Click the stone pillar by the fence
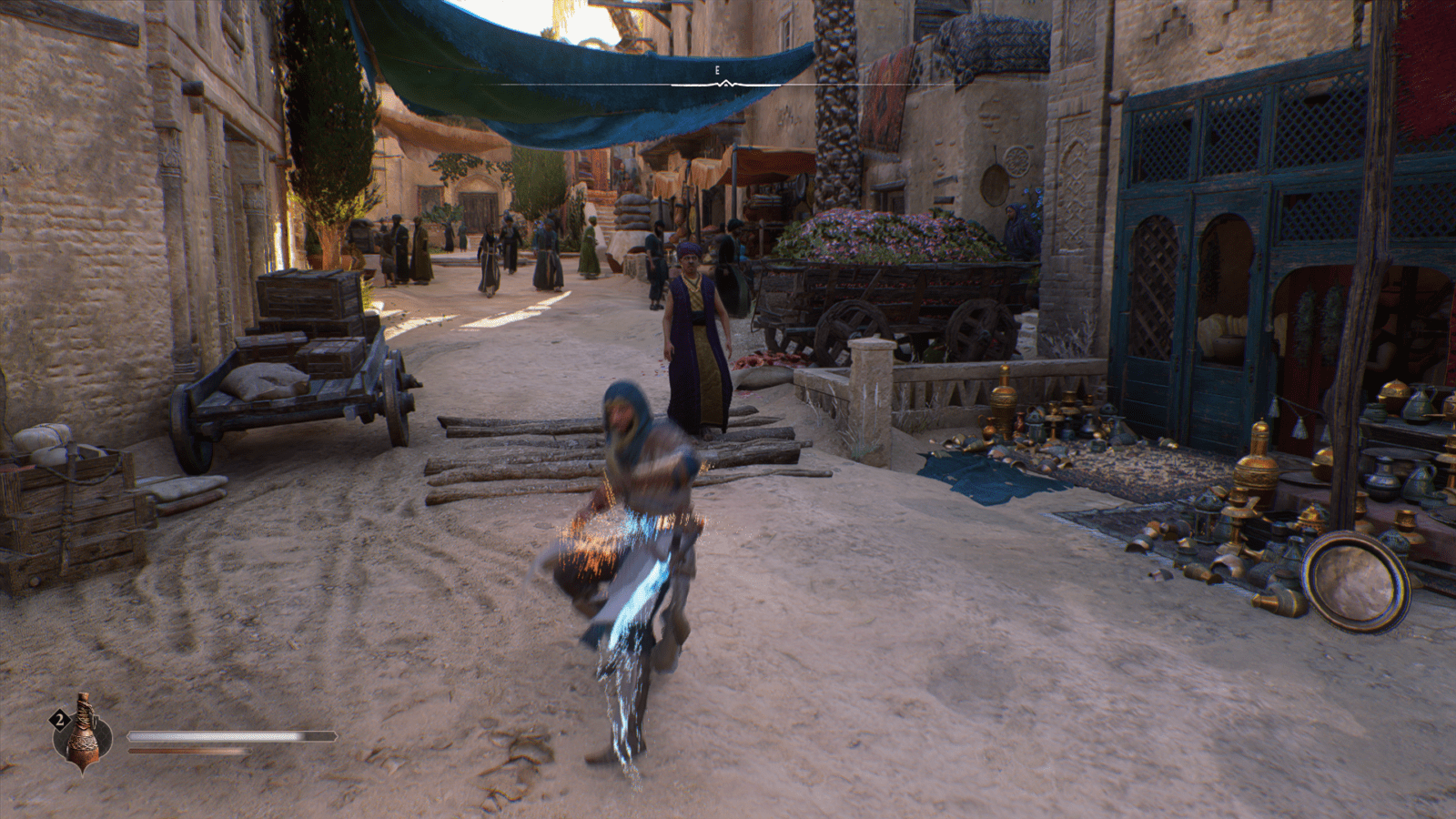1456x819 pixels. click(x=871, y=382)
